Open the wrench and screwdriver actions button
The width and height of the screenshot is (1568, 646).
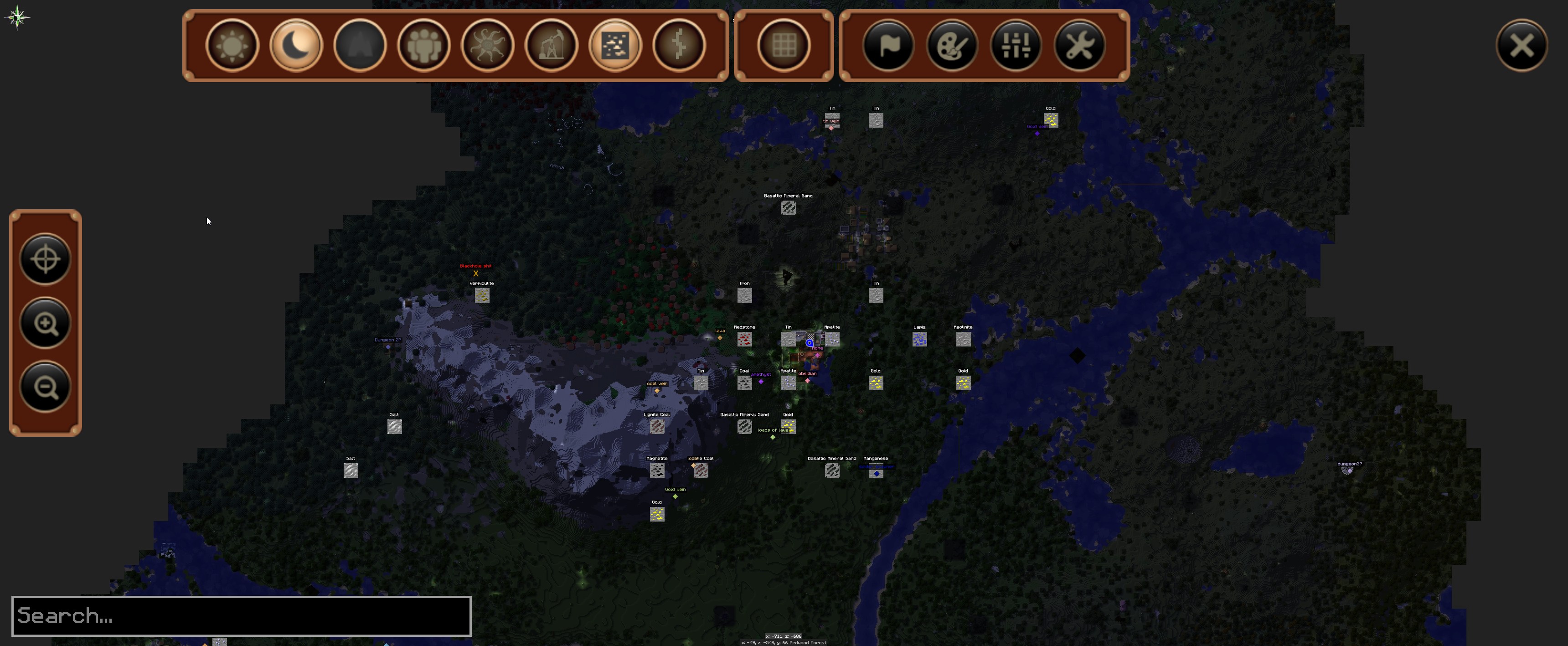tap(1080, 45)
